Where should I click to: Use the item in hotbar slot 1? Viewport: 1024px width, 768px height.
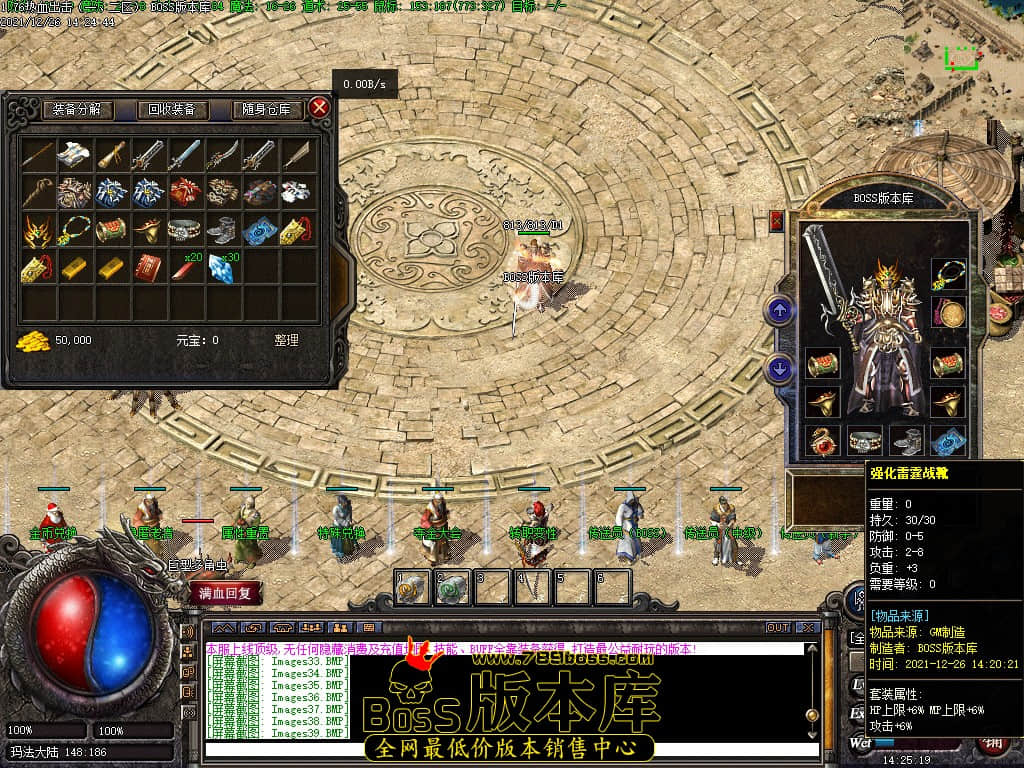pos(411,588)
